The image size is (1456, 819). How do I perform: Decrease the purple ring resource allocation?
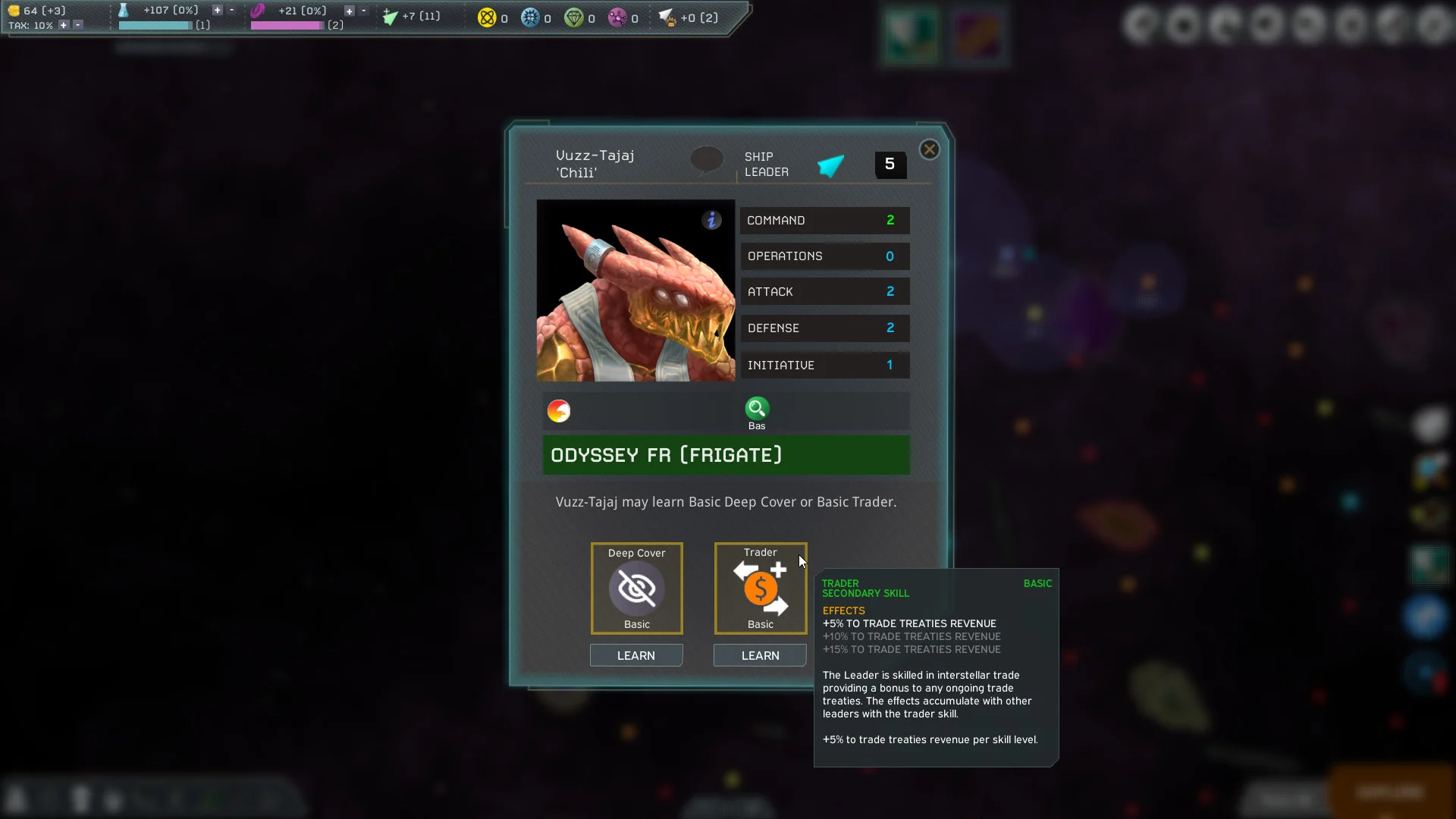coord(363,11)
